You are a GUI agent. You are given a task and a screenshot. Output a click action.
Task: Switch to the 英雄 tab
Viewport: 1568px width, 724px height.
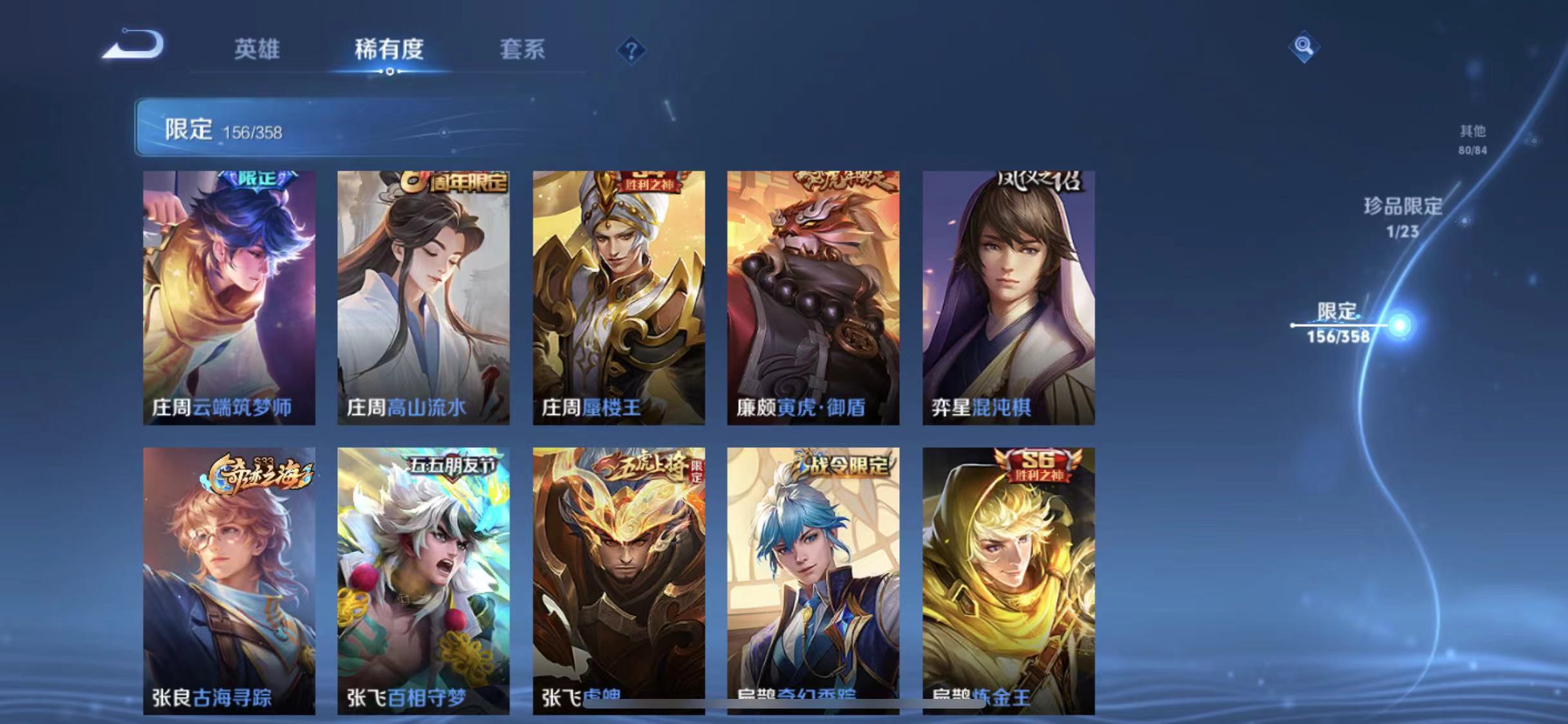click(257, 50)
